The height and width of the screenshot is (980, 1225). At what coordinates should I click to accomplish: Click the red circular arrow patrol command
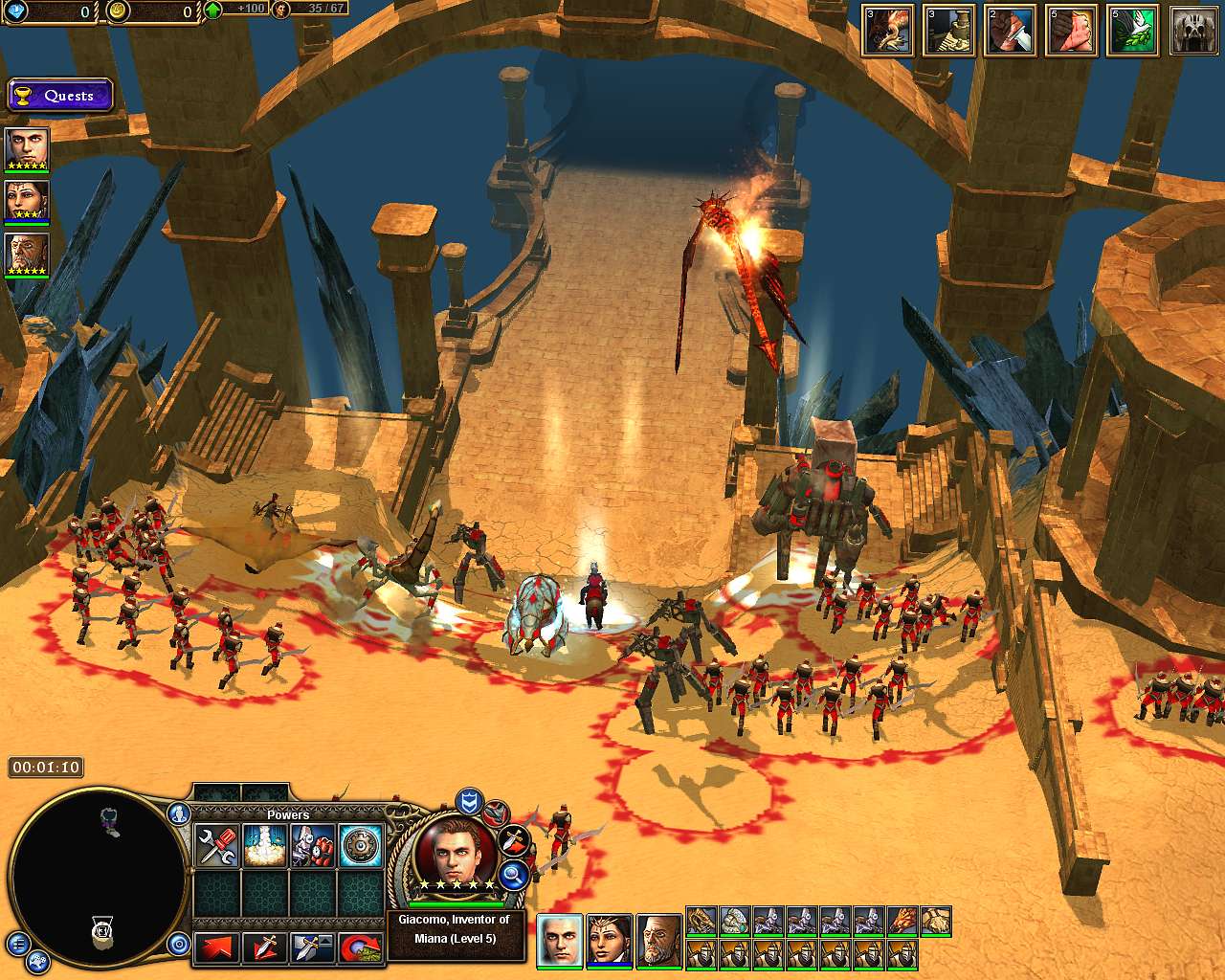pyautogui.click(x=361, y=948)
